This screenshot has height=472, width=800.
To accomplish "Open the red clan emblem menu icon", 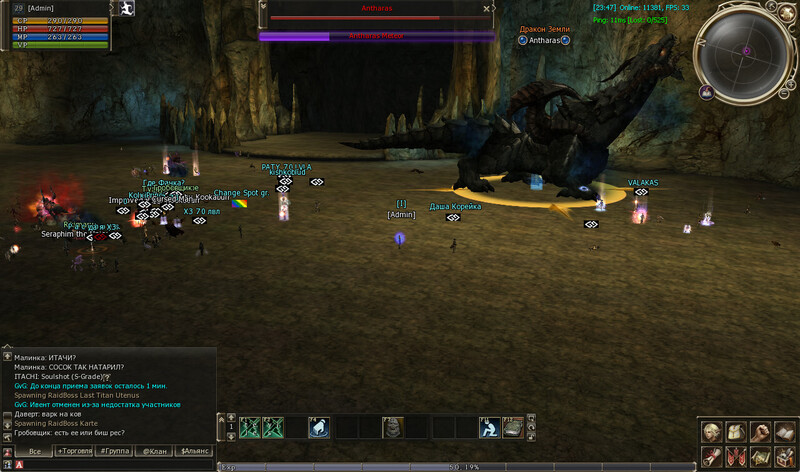I will (736, 456).
